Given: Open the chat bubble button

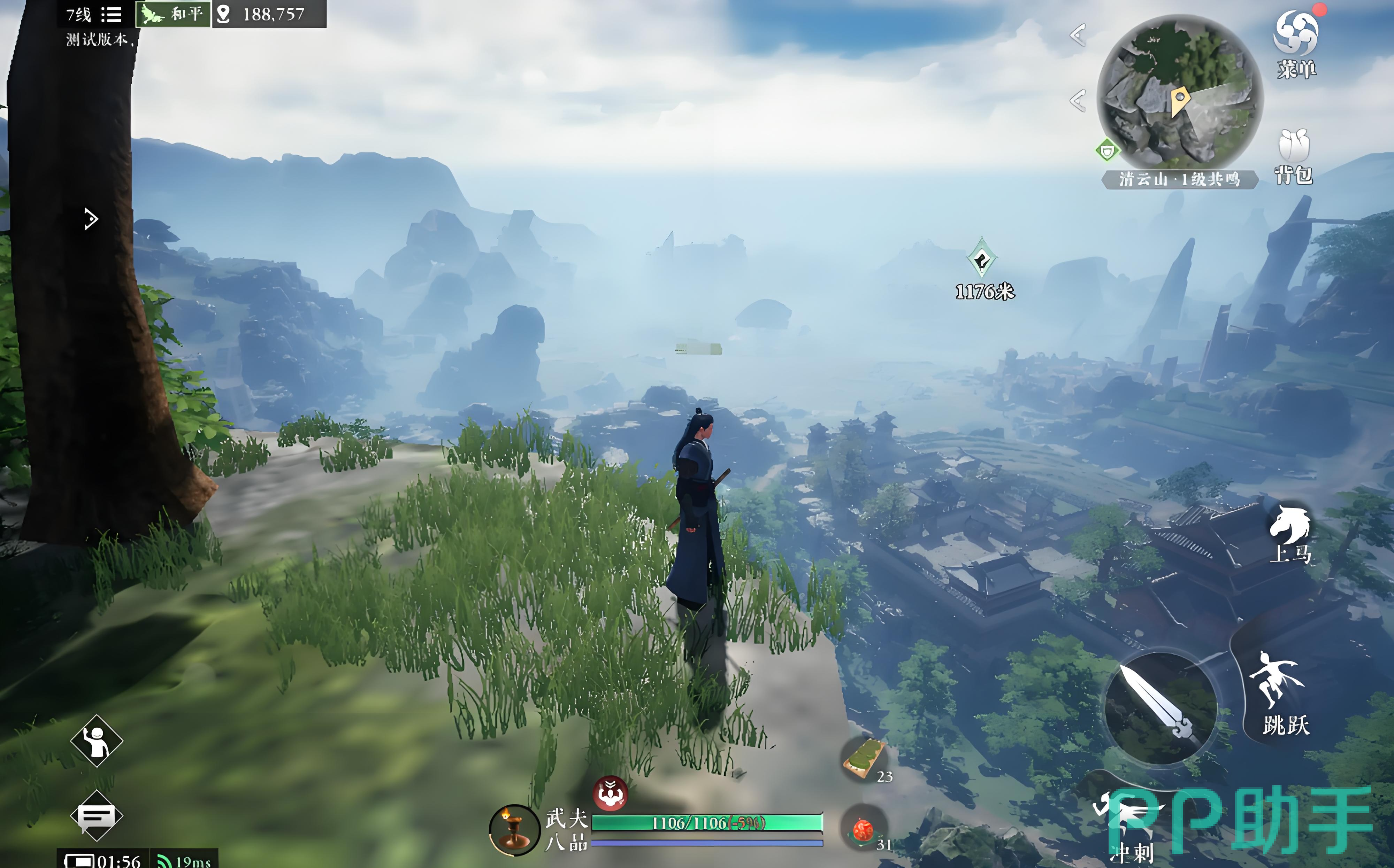Looking at the screenshot, I should click(x=97, y=815).
